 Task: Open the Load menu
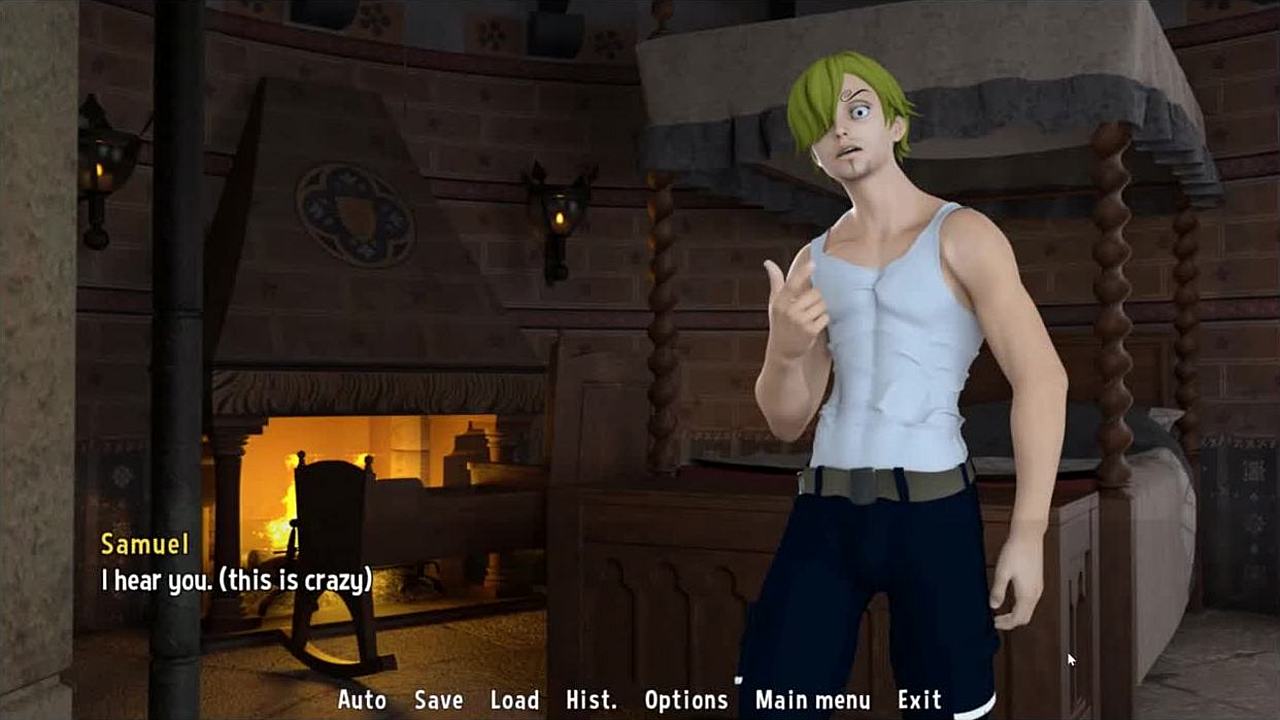tap(514, 700)
